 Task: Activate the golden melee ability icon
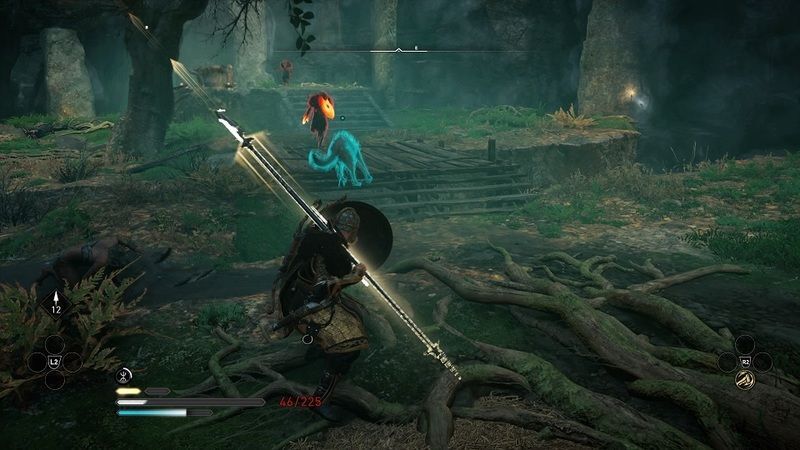[x=746, y=379]
